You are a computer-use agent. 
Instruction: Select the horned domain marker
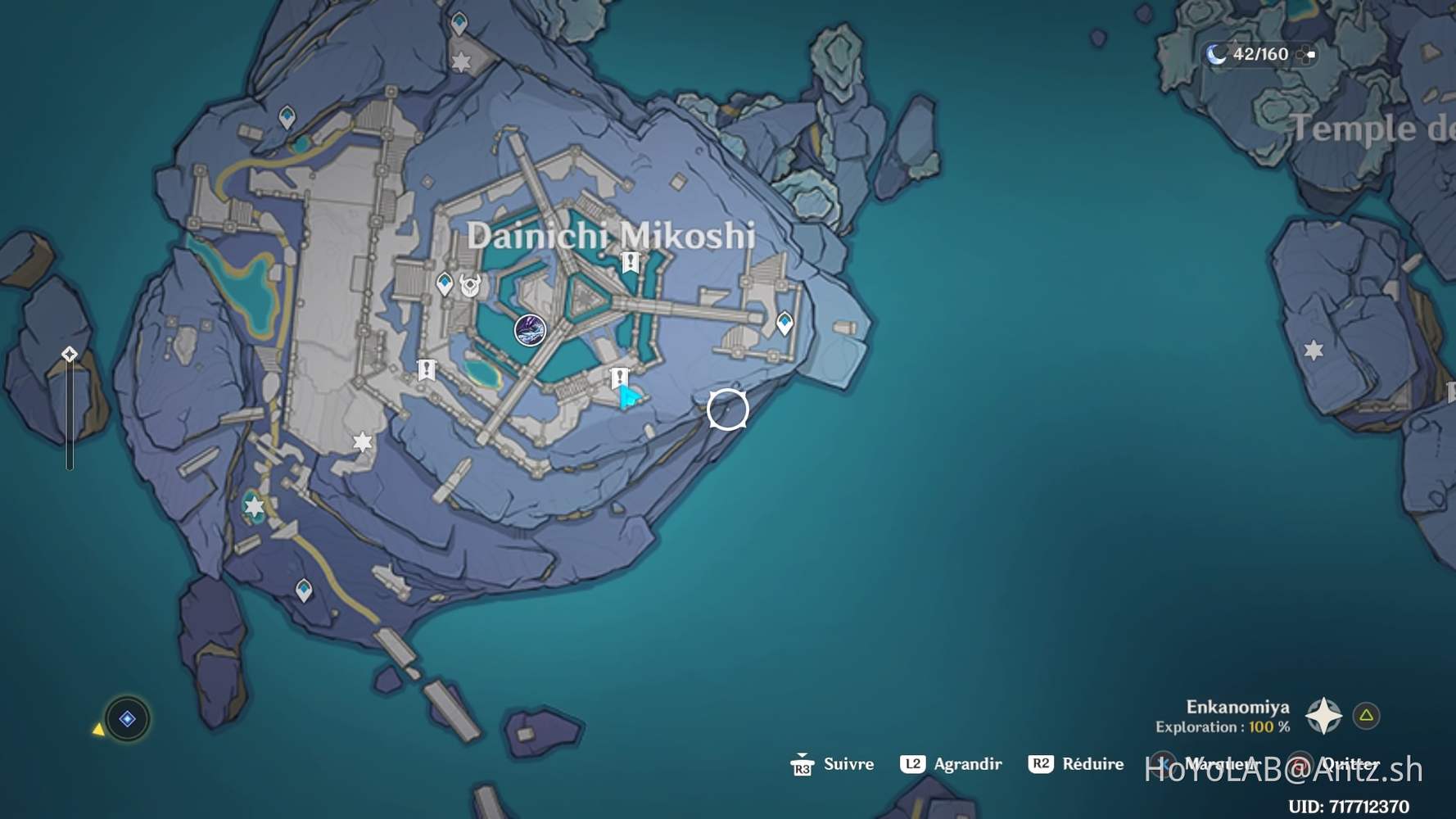(x=470, y=285)
